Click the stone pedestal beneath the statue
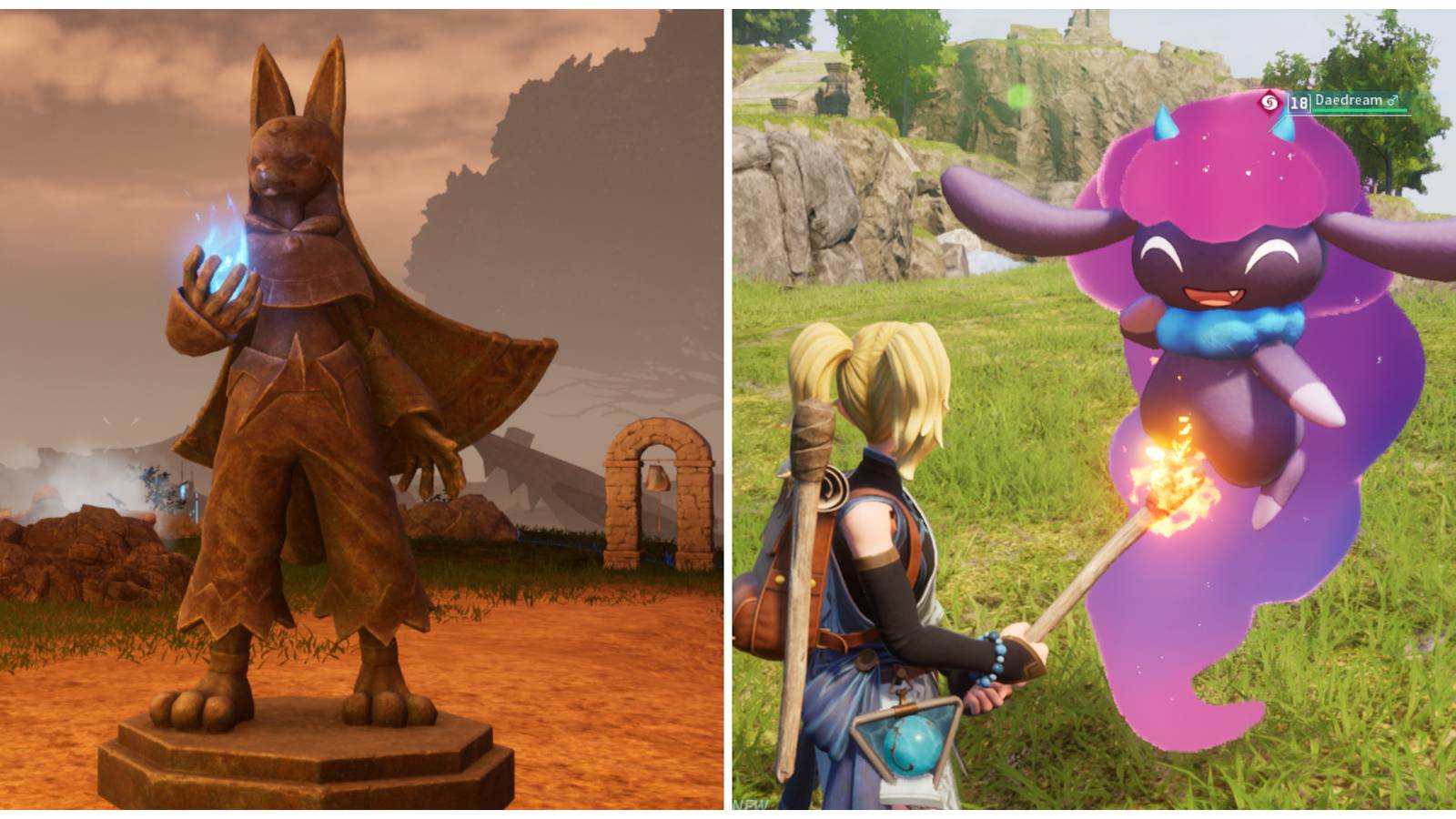 click(x=300, y=755)
